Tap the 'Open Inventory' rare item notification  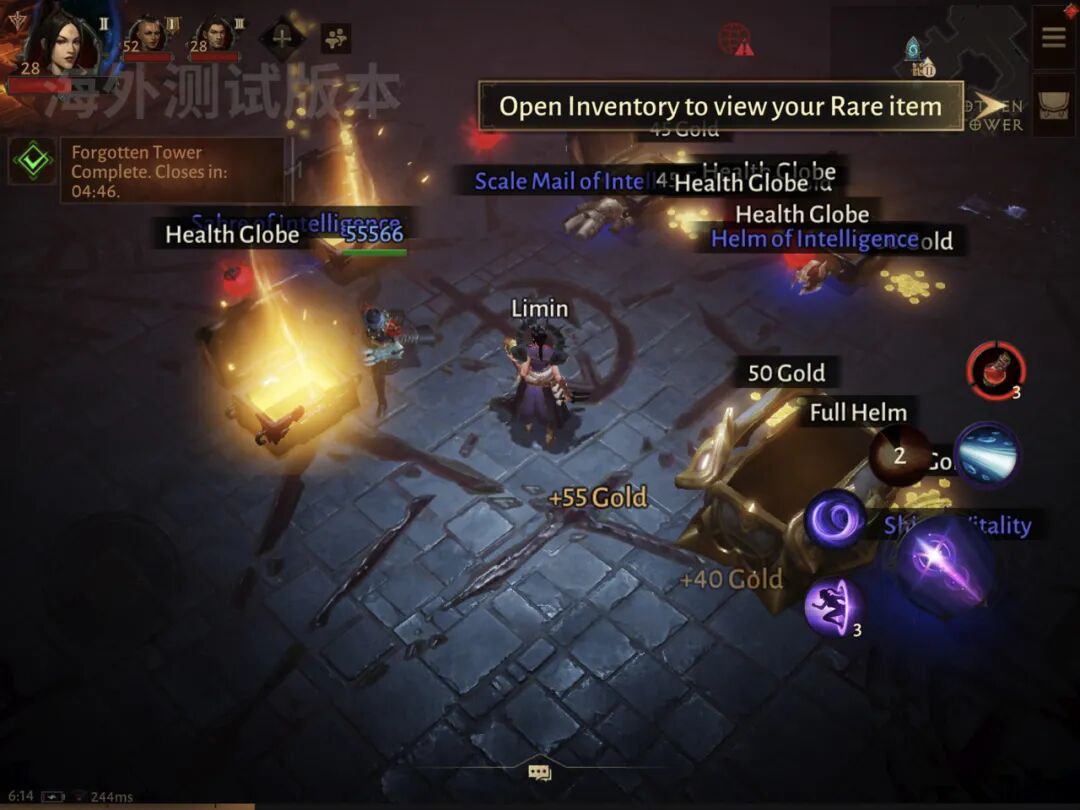(720, 106)
